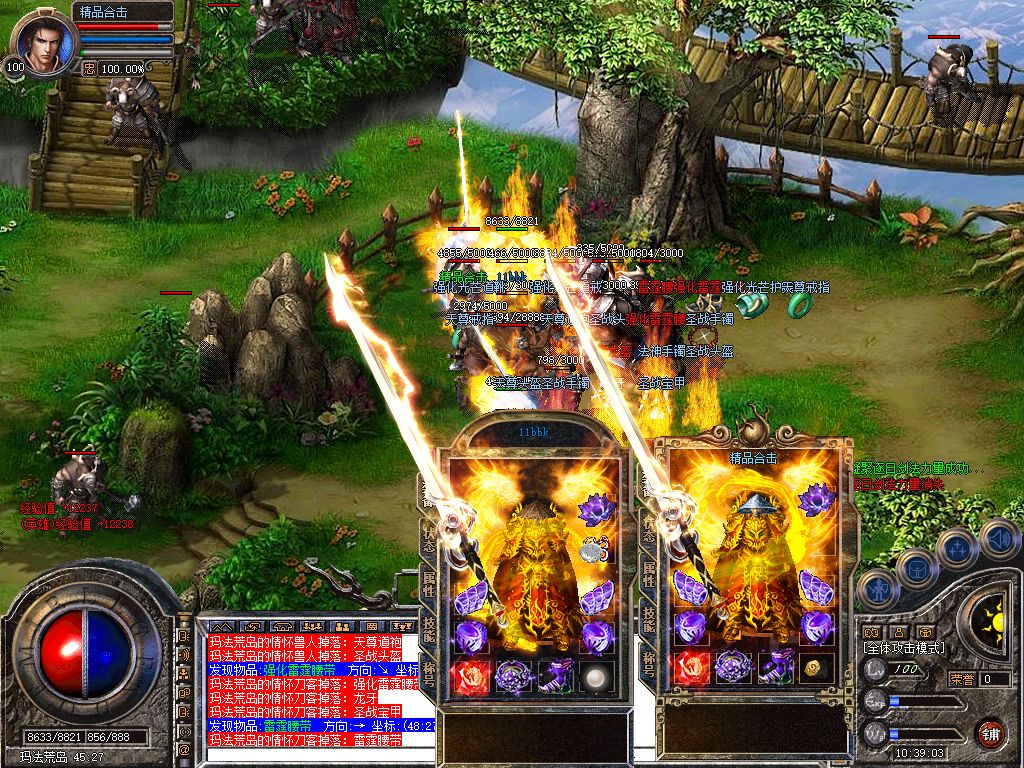Viewport: 1024px width, 768px height.
Task: Click the @ button beside the chat
Action: pyautogui.click(x=184, y=749)
